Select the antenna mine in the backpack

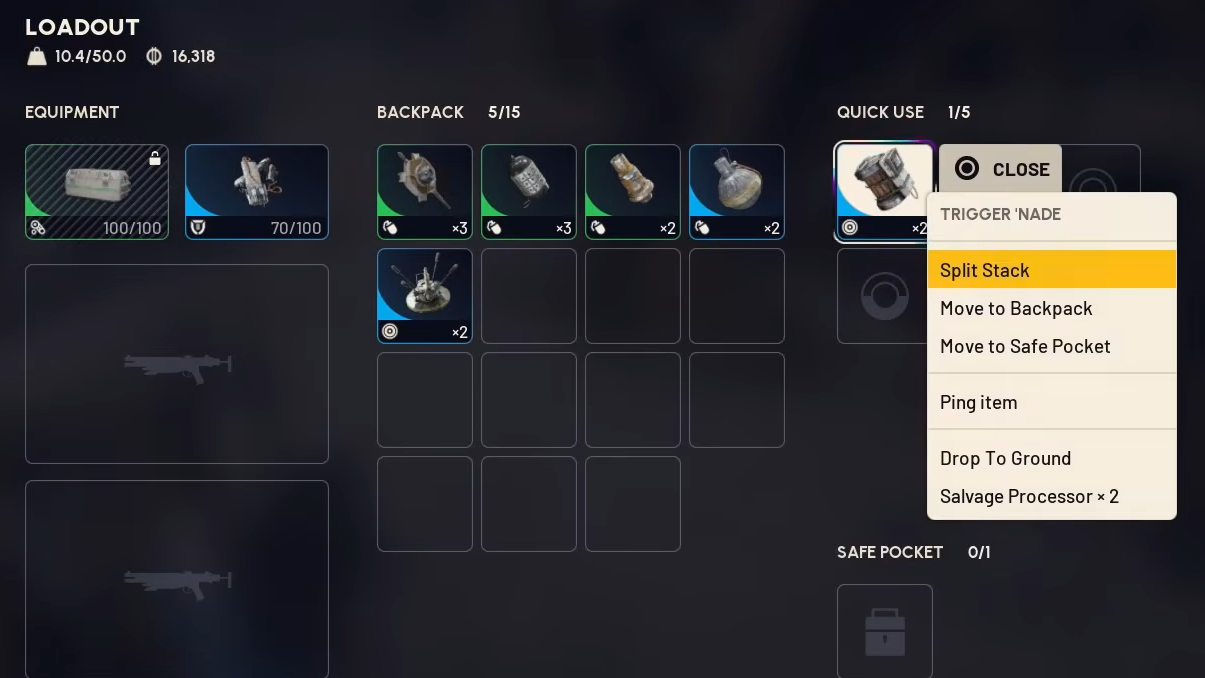point(425,296)
